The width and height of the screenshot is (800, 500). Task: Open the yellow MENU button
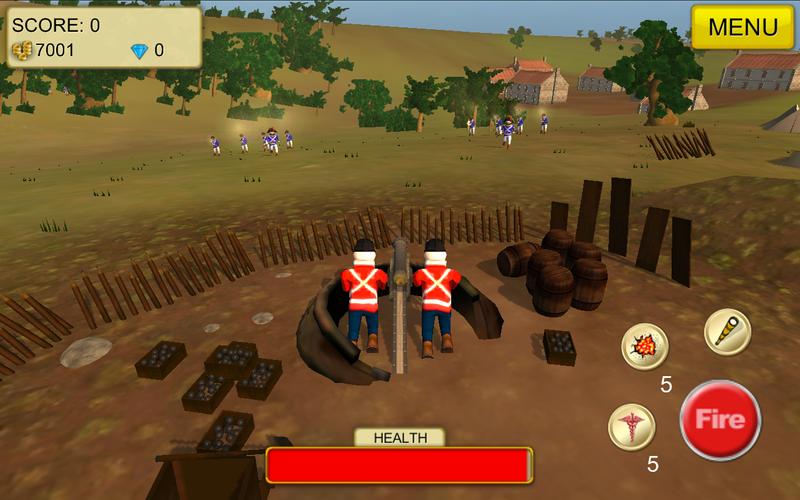[743, 27]
